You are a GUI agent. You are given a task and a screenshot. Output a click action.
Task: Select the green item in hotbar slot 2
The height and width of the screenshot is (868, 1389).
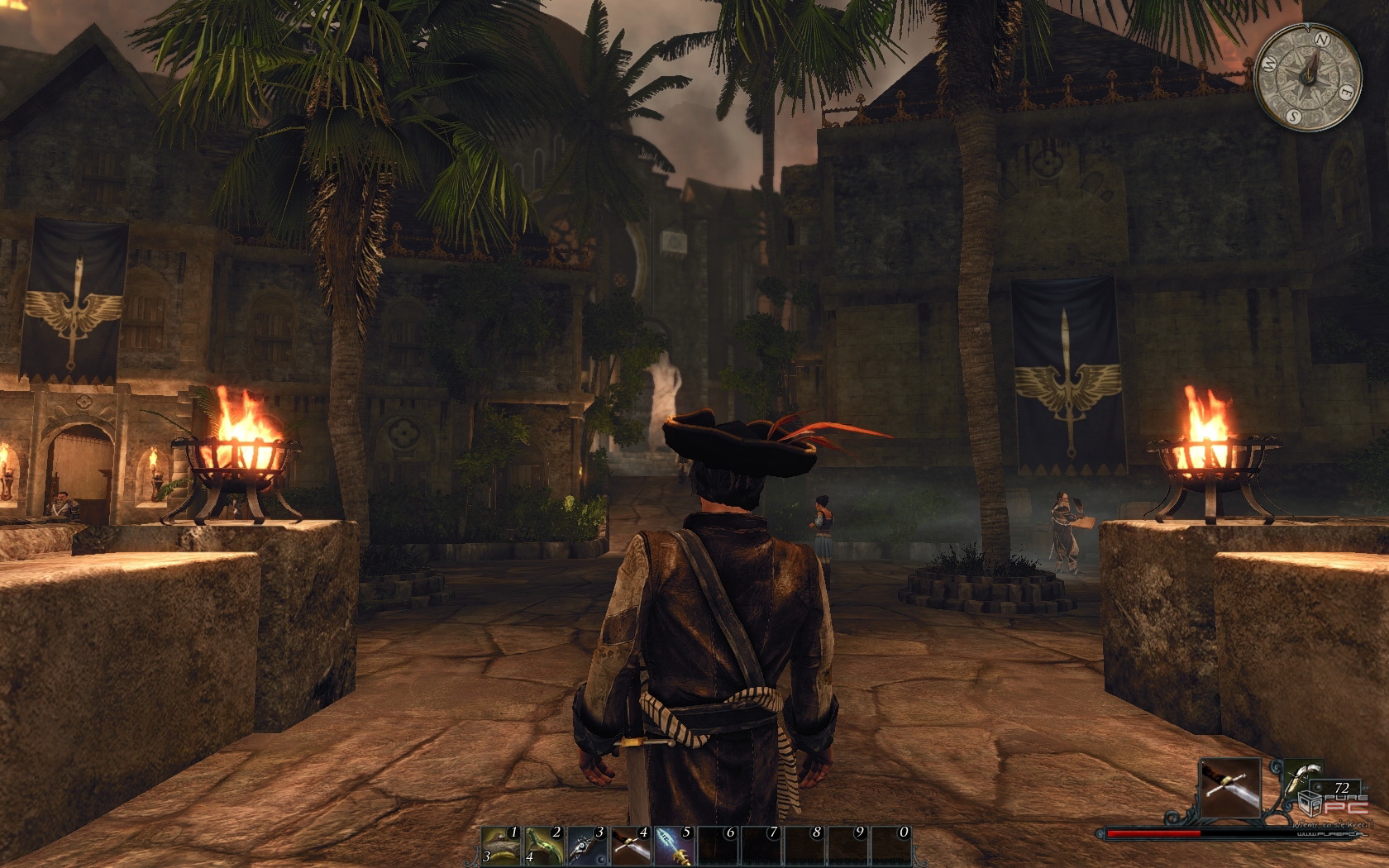[544, 845]
